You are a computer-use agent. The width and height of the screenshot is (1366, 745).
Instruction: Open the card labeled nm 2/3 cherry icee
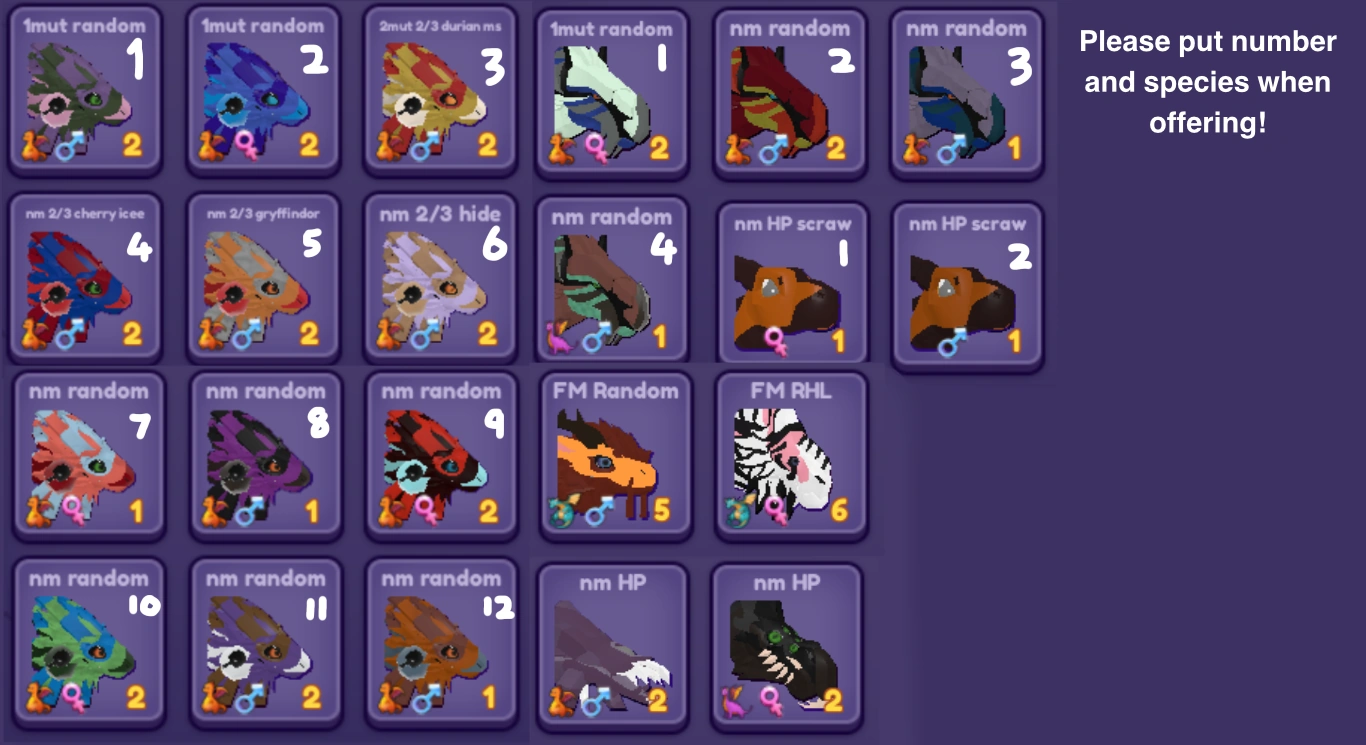point(85,280)
